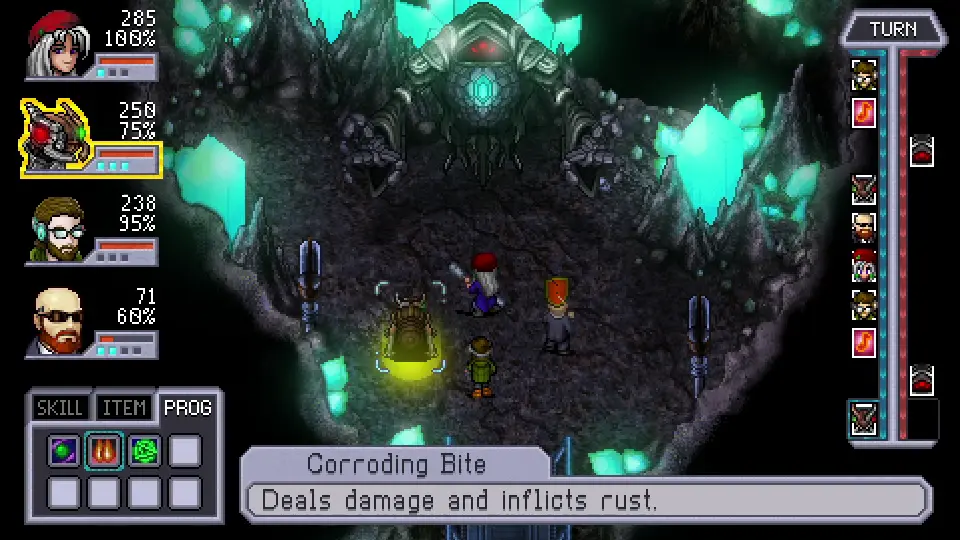Screen dimensions: 960x540
Task: Select the red-hat silver-haired party portrait
Action: click(58, 44)
